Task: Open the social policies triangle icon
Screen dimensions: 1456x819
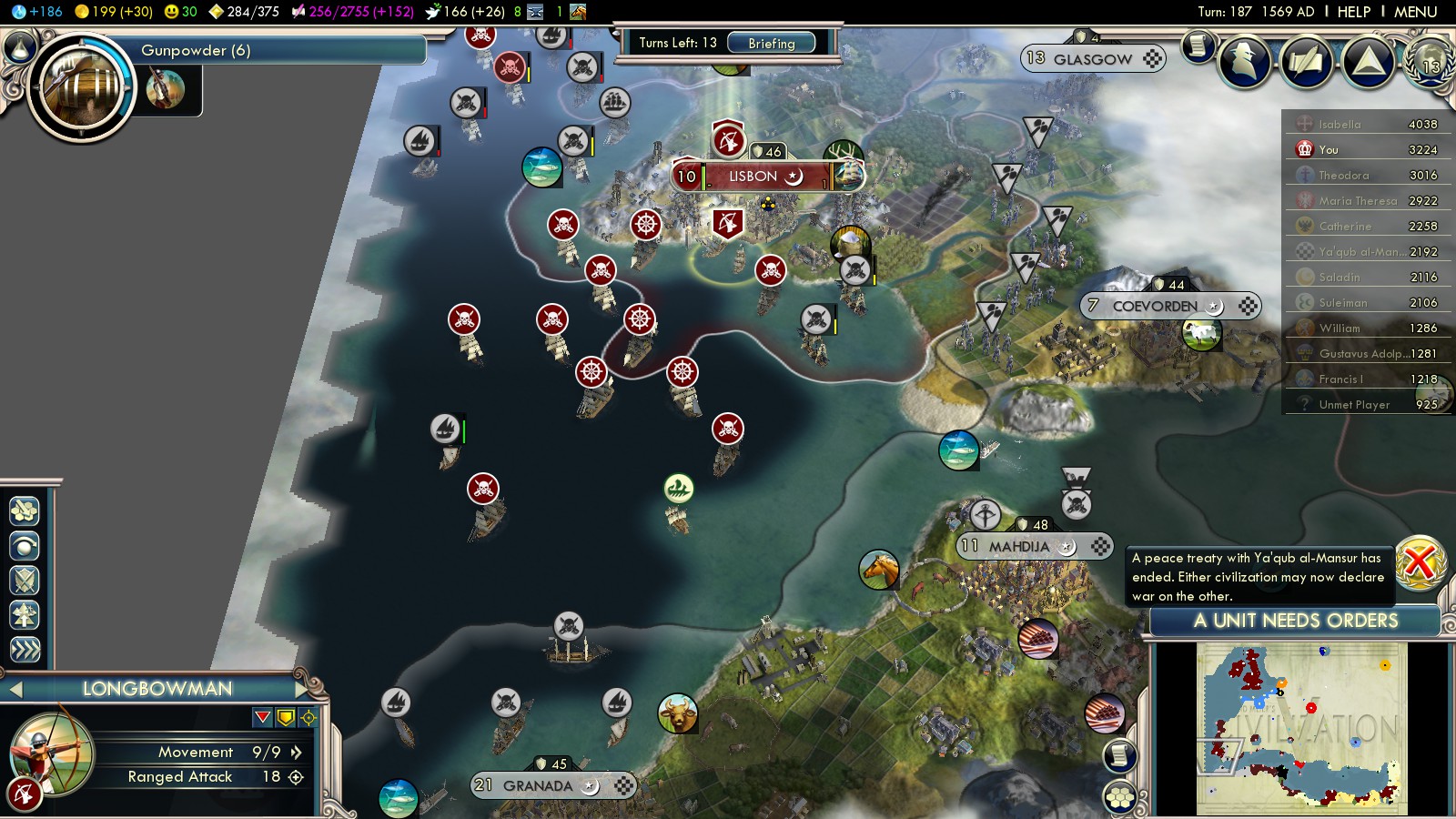Action: click(x=1368, y=62)
